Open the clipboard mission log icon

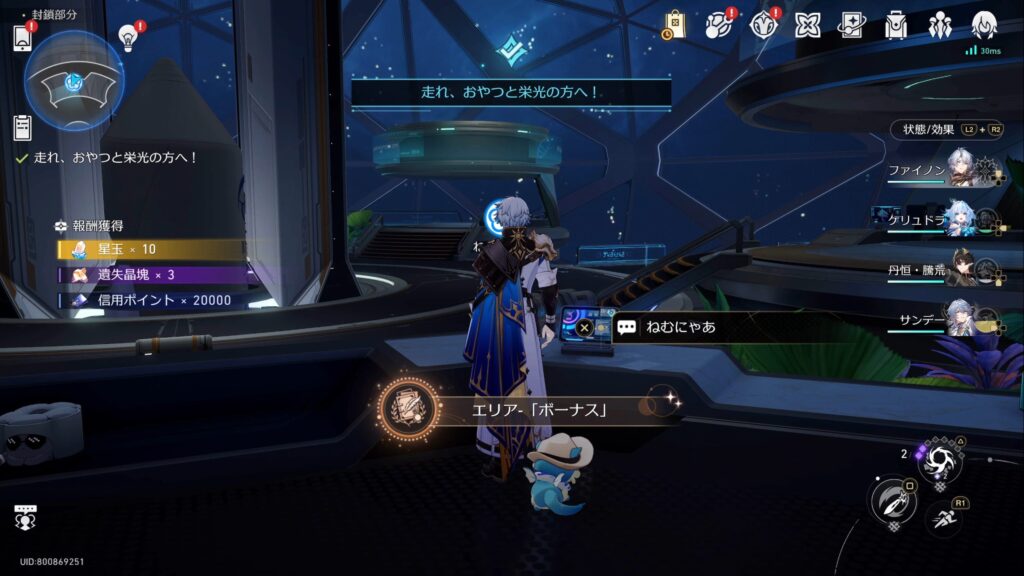tap(22, 127)
